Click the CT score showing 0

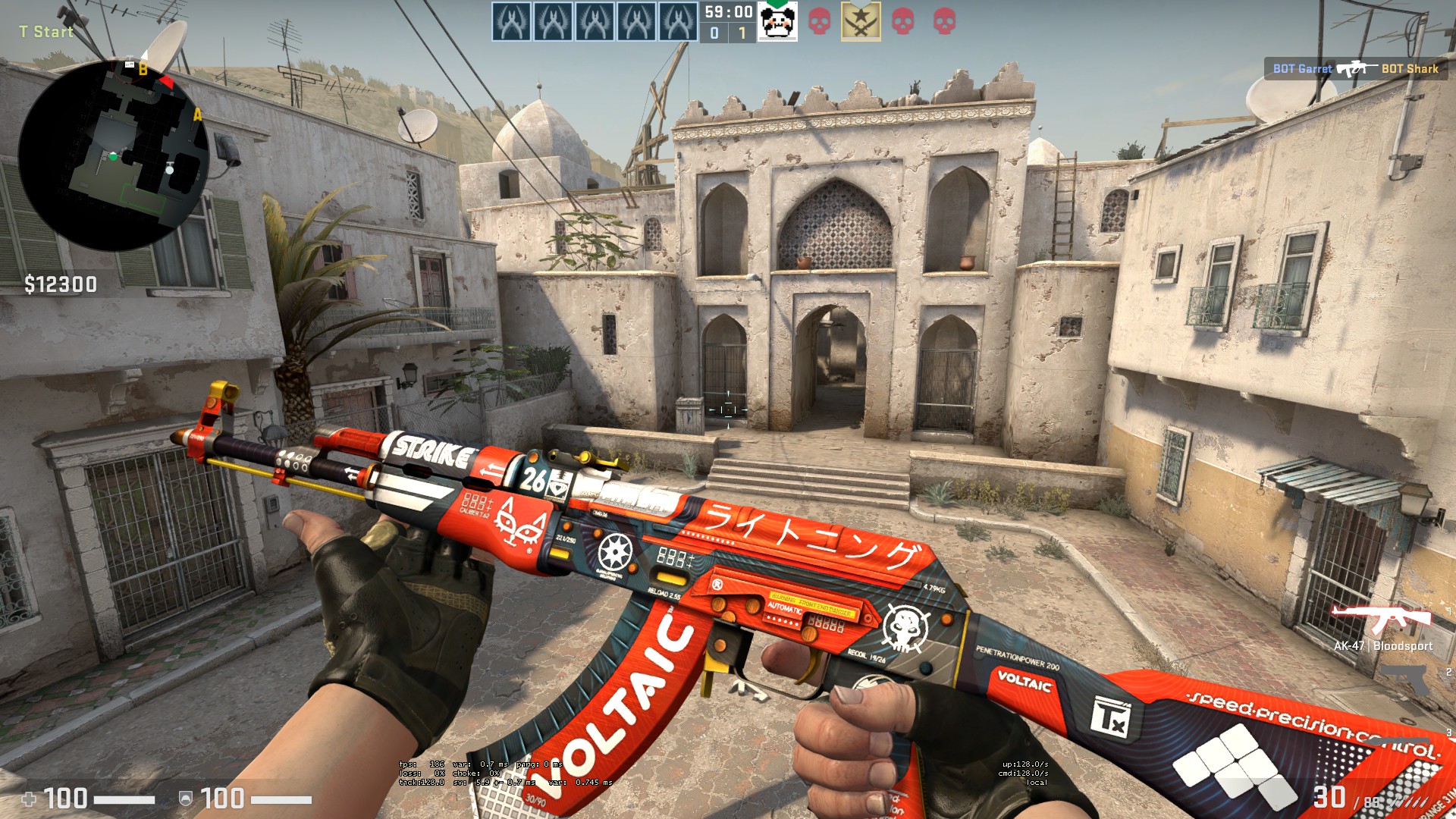pos(714,33)
